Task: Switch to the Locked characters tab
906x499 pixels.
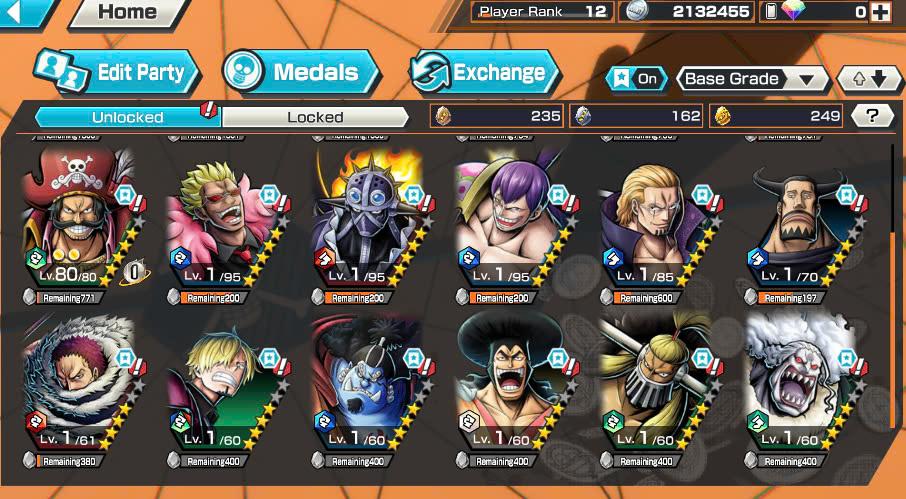Action: click(x=315, y=117)
